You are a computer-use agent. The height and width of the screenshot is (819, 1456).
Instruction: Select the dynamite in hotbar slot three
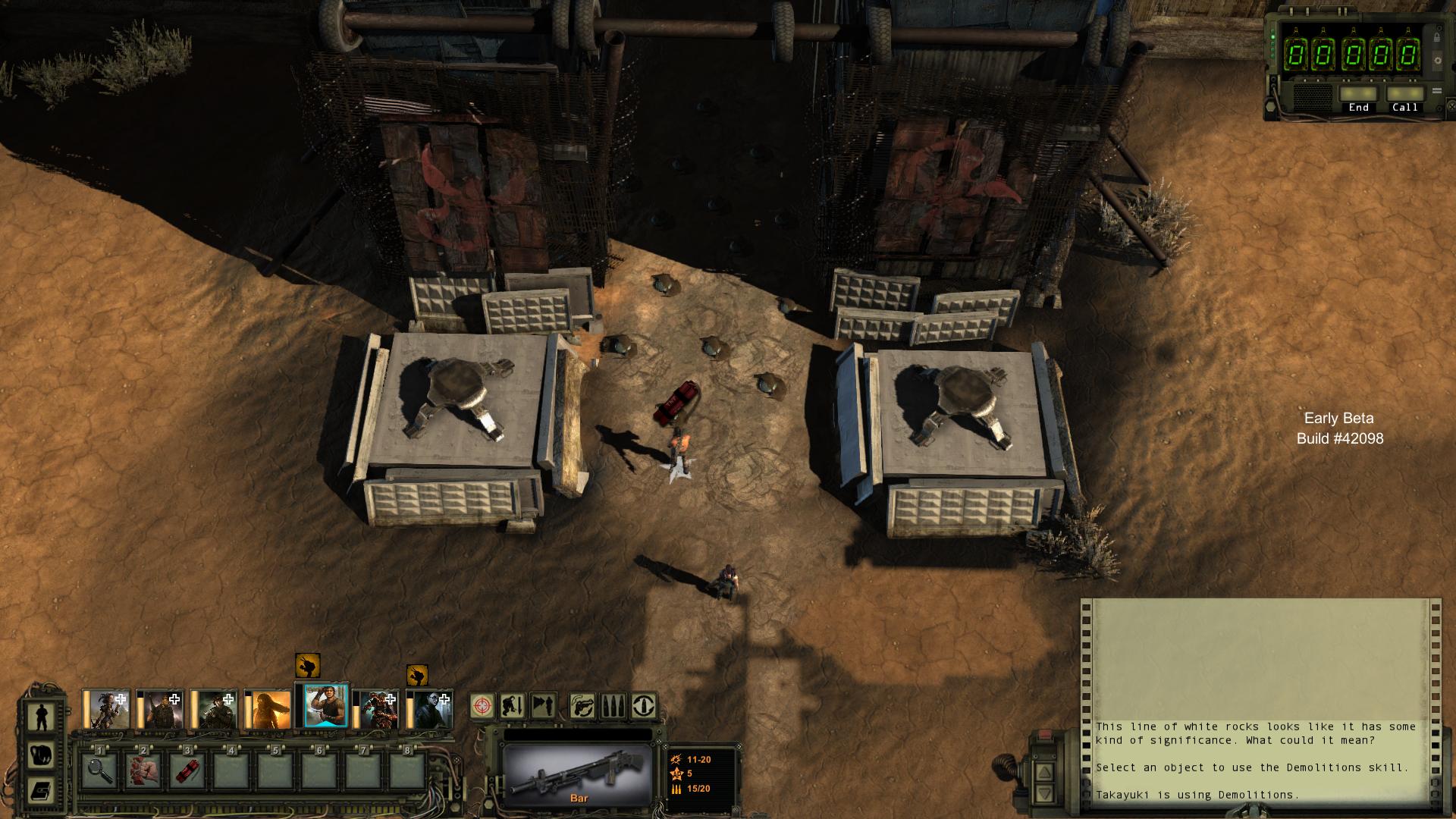[x=187, y=770]
